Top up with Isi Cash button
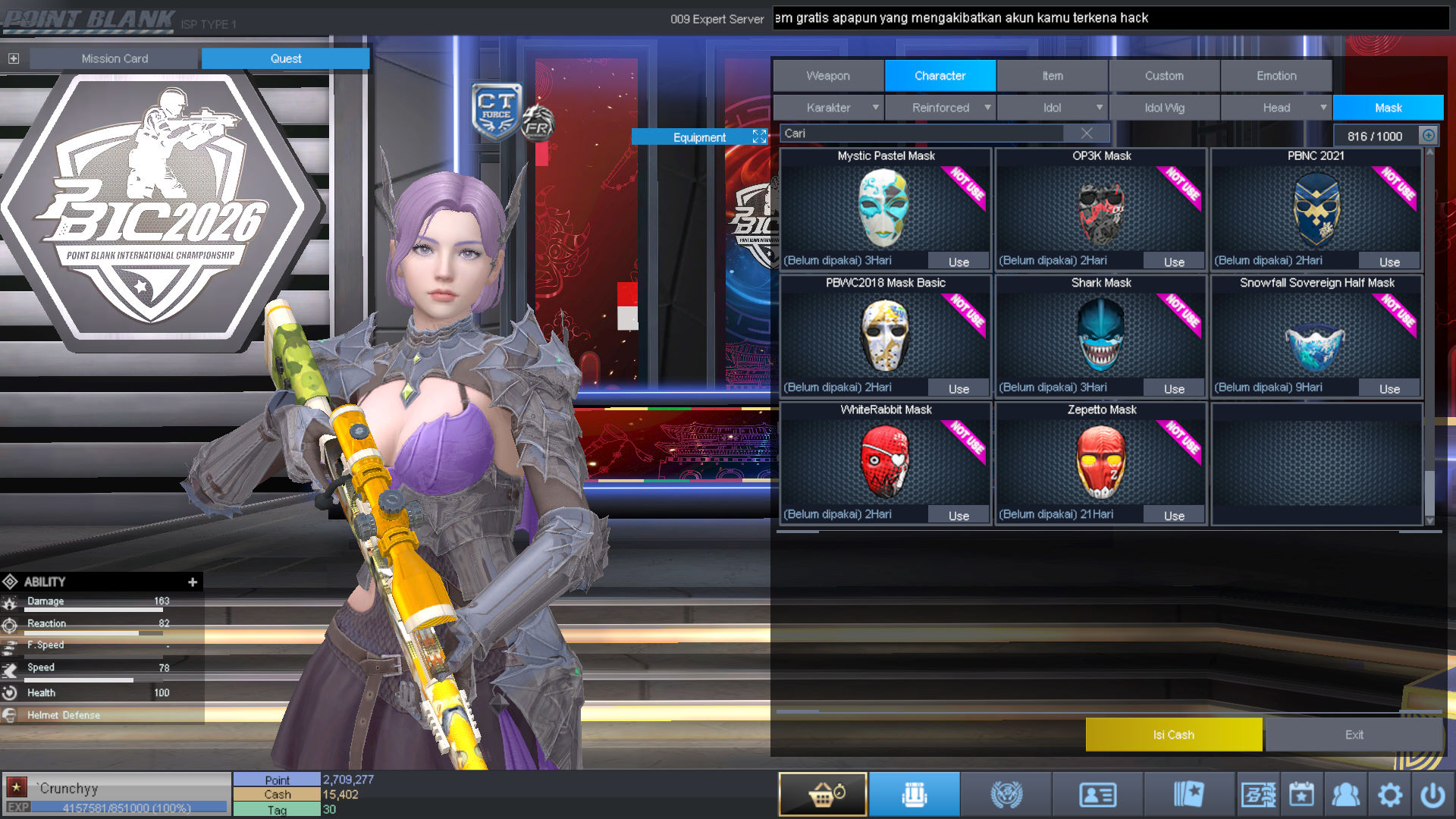This screenshot has width=1456, height=819. [x=1173, y=735]
